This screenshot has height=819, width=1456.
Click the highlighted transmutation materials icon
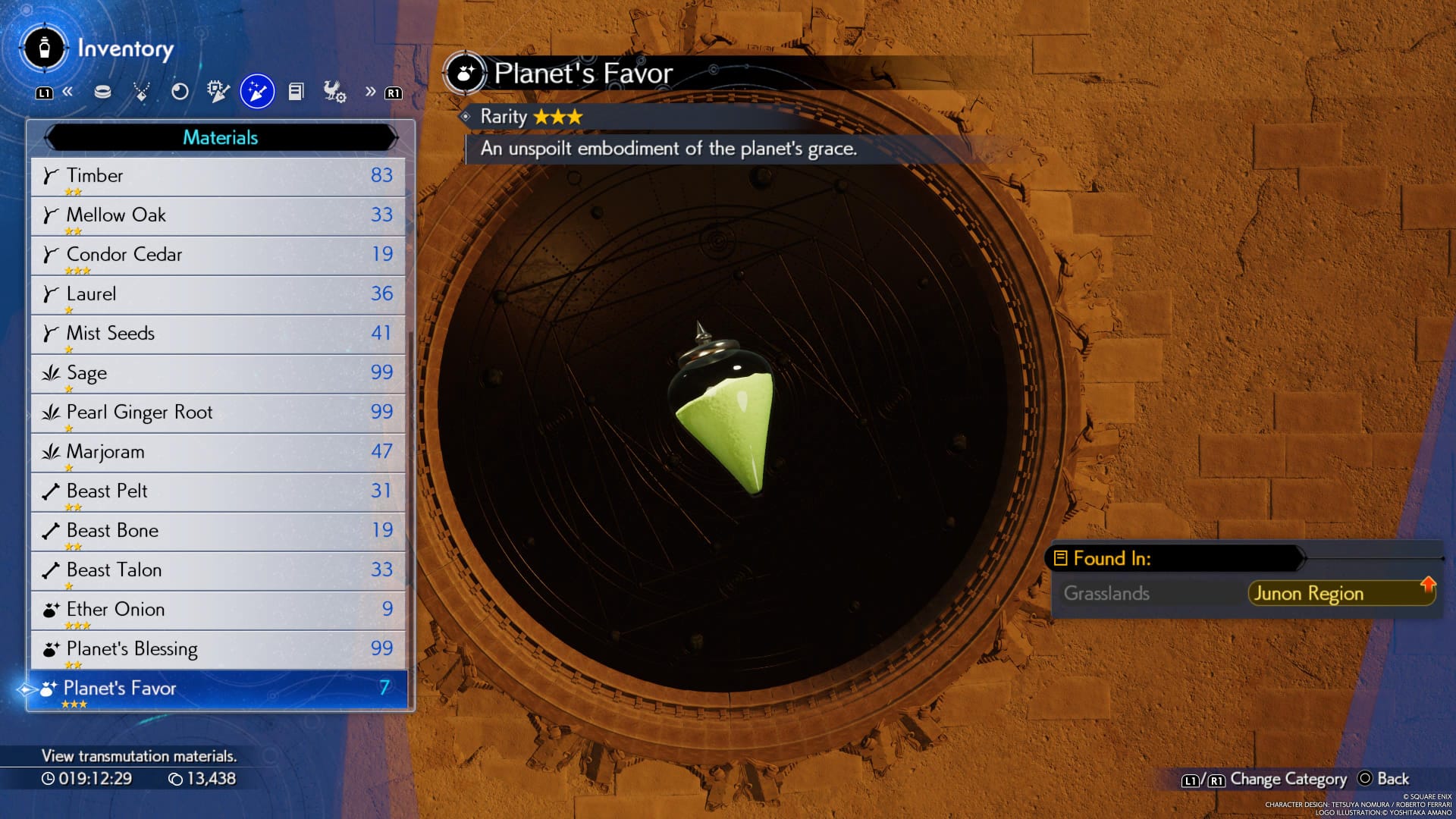tap(257, 92)
